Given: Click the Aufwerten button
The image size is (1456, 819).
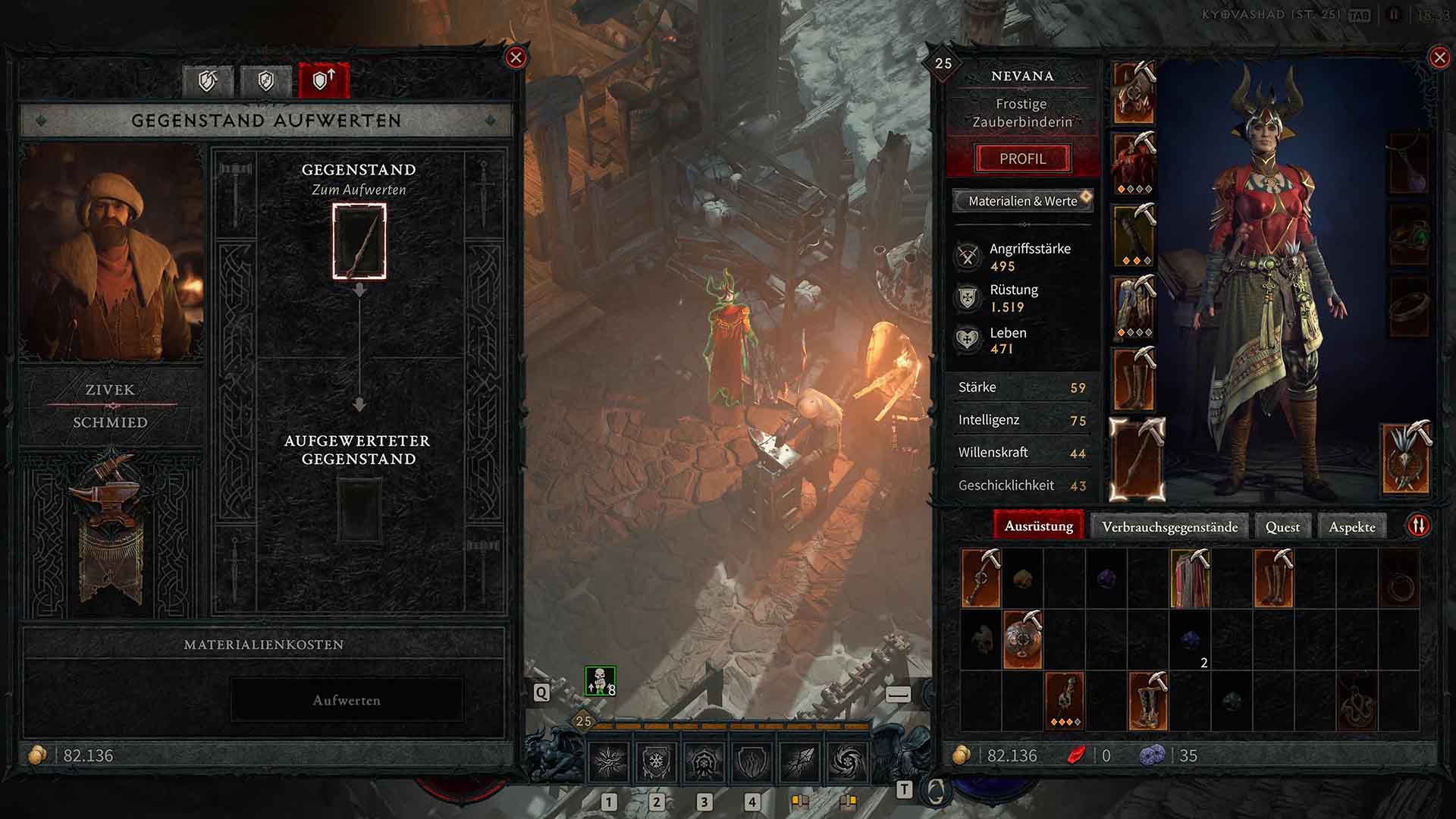Looking at the screenshot, I should [347, 700].
